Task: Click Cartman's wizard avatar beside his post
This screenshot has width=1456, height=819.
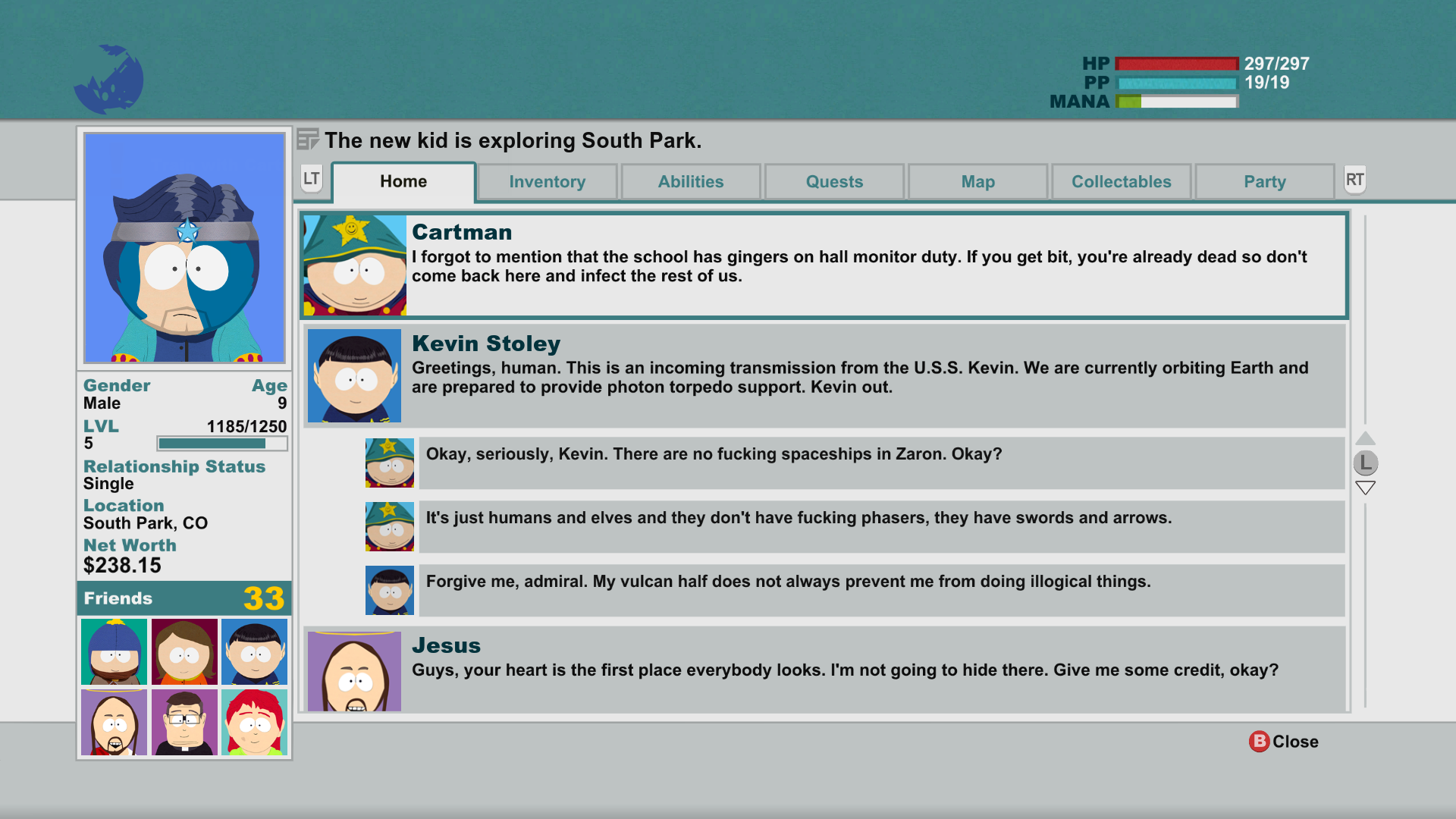Action: click(353, 265)
